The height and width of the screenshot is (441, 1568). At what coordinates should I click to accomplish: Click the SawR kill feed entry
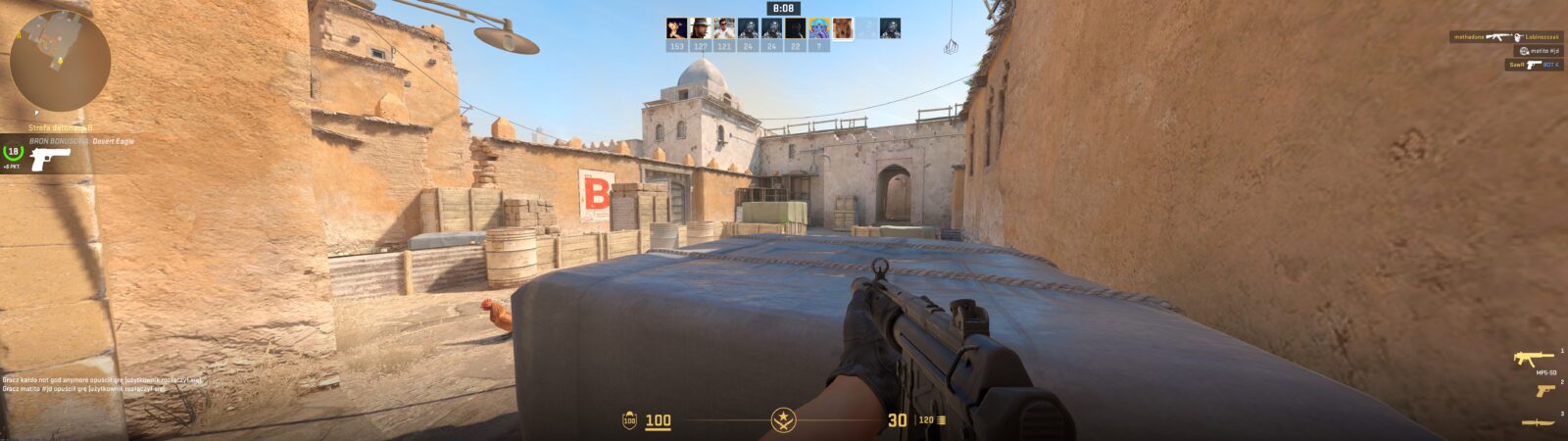pyautogui.click(x=1534, y=65)
